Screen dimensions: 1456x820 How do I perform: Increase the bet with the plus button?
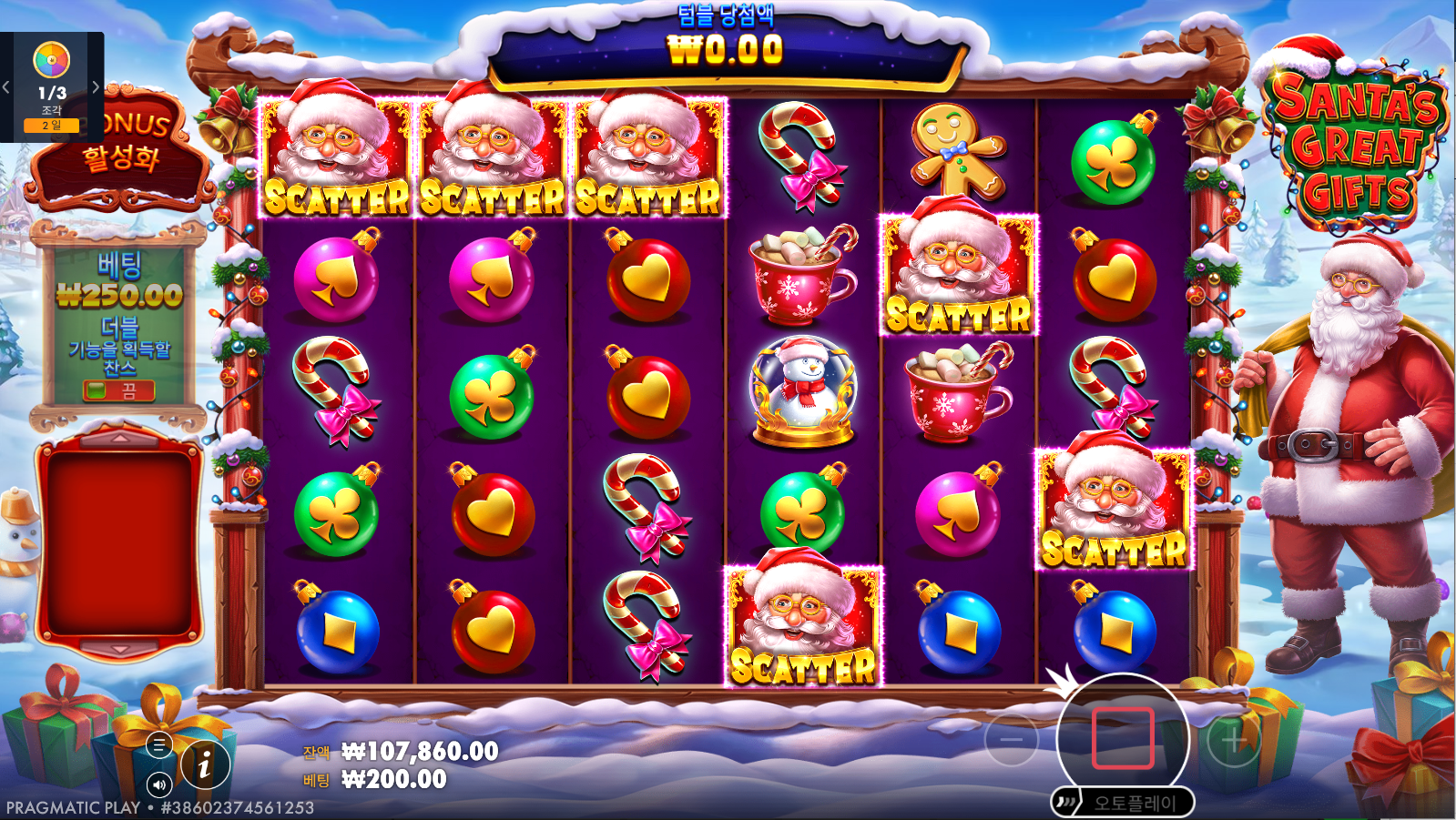point(1234,741)
